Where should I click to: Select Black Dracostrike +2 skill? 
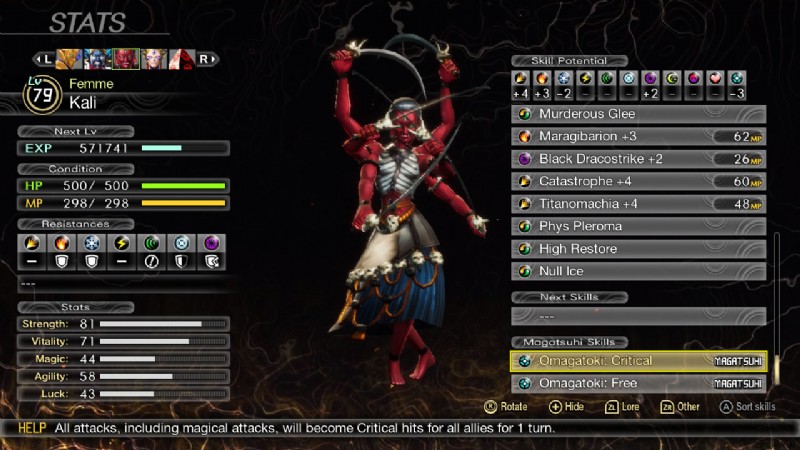click(640, 159)
